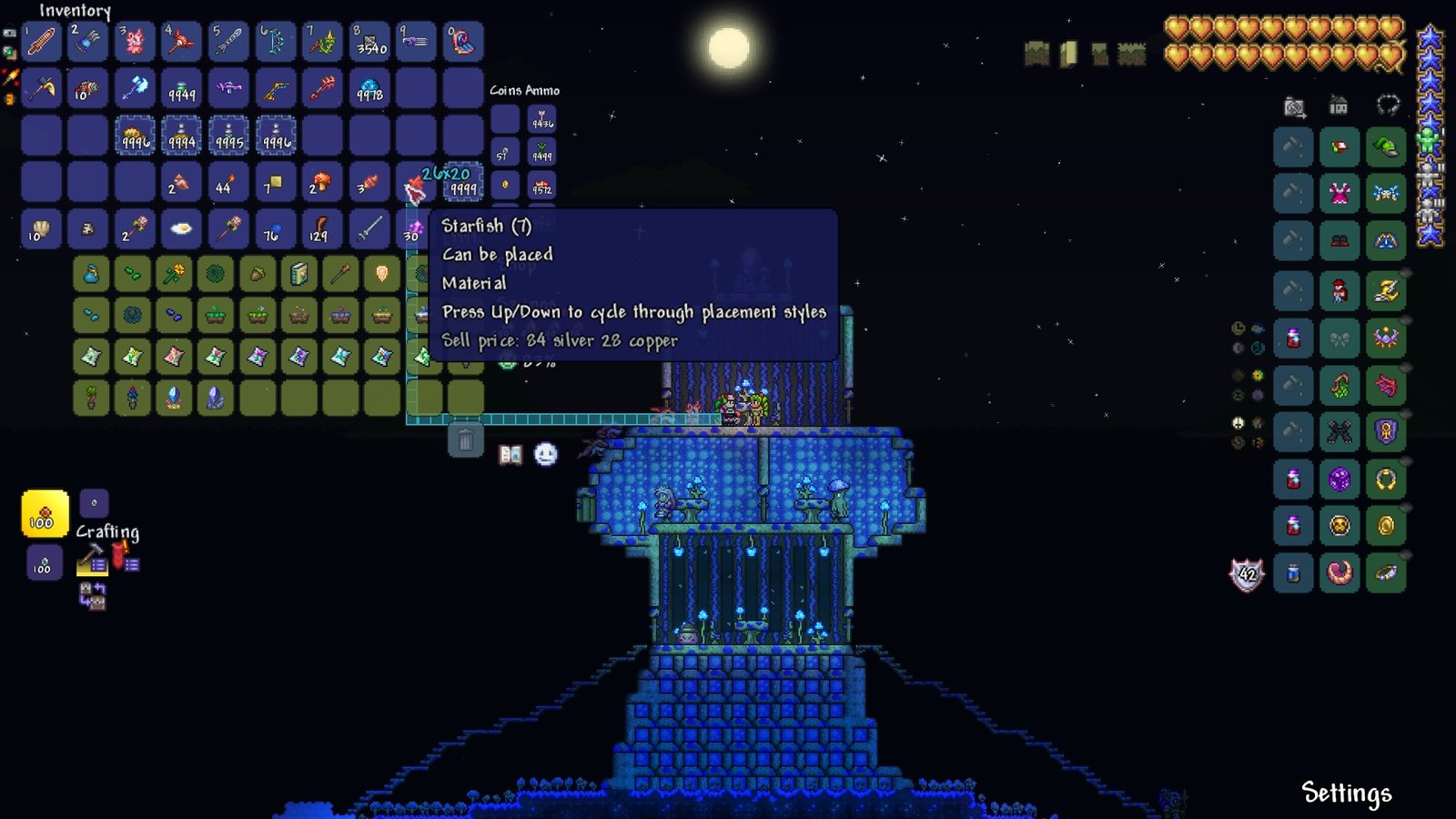The width and height of the screenshot is (1456, 819).
Task: Open the emote smiley icon
Action: [545, 453]
